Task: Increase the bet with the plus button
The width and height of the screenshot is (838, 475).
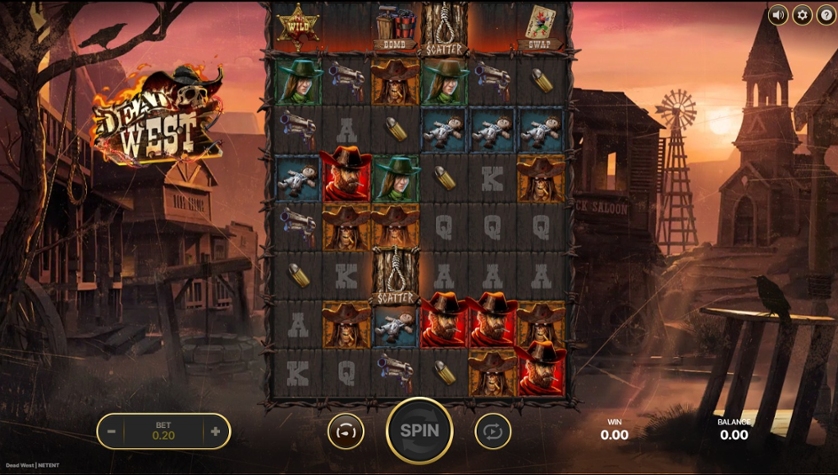Action: [215, 432]
